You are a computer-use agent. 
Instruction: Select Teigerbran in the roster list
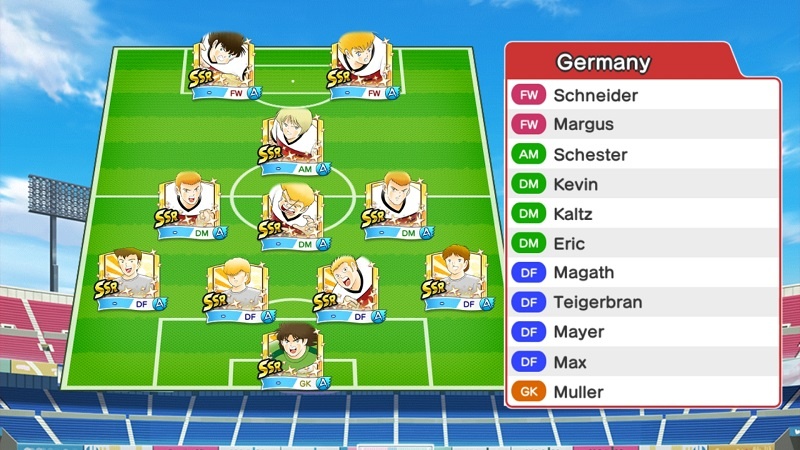[641, 302]
